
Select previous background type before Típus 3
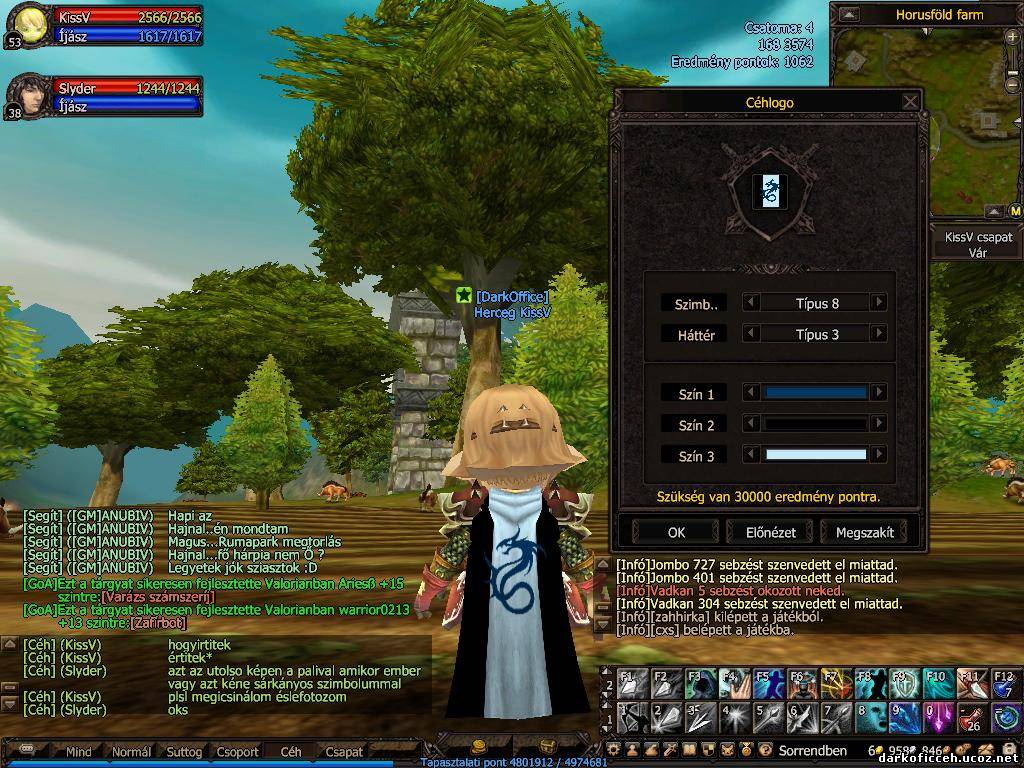(751, 335)
